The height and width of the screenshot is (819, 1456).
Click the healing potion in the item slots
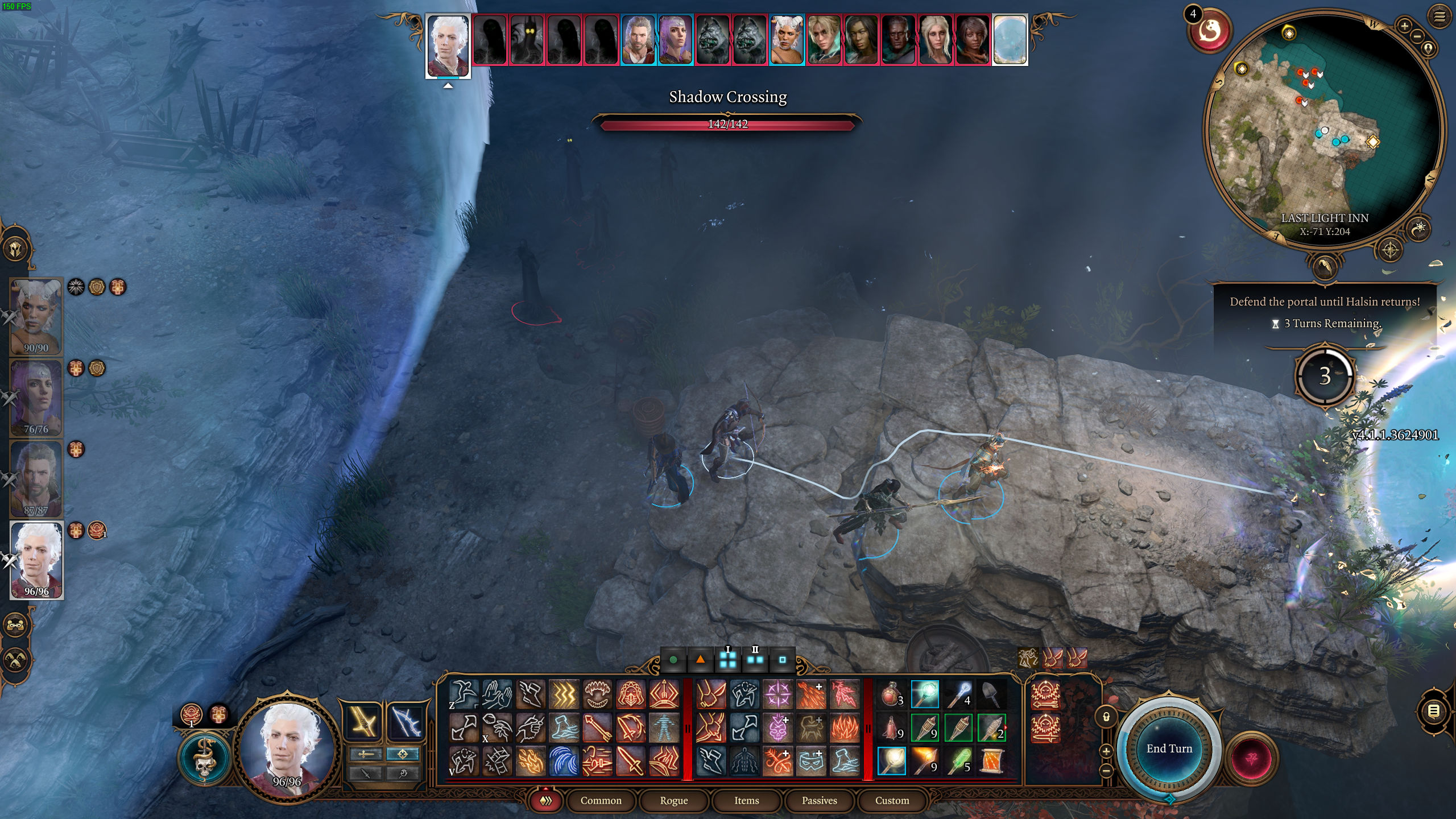[891, 694]
